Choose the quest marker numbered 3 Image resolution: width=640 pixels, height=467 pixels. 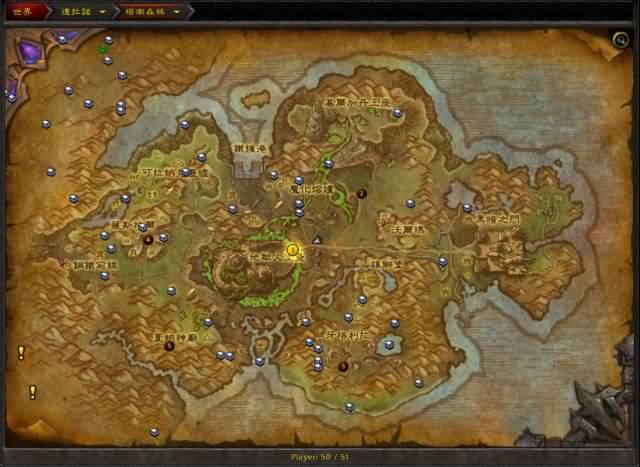point(343,366)
